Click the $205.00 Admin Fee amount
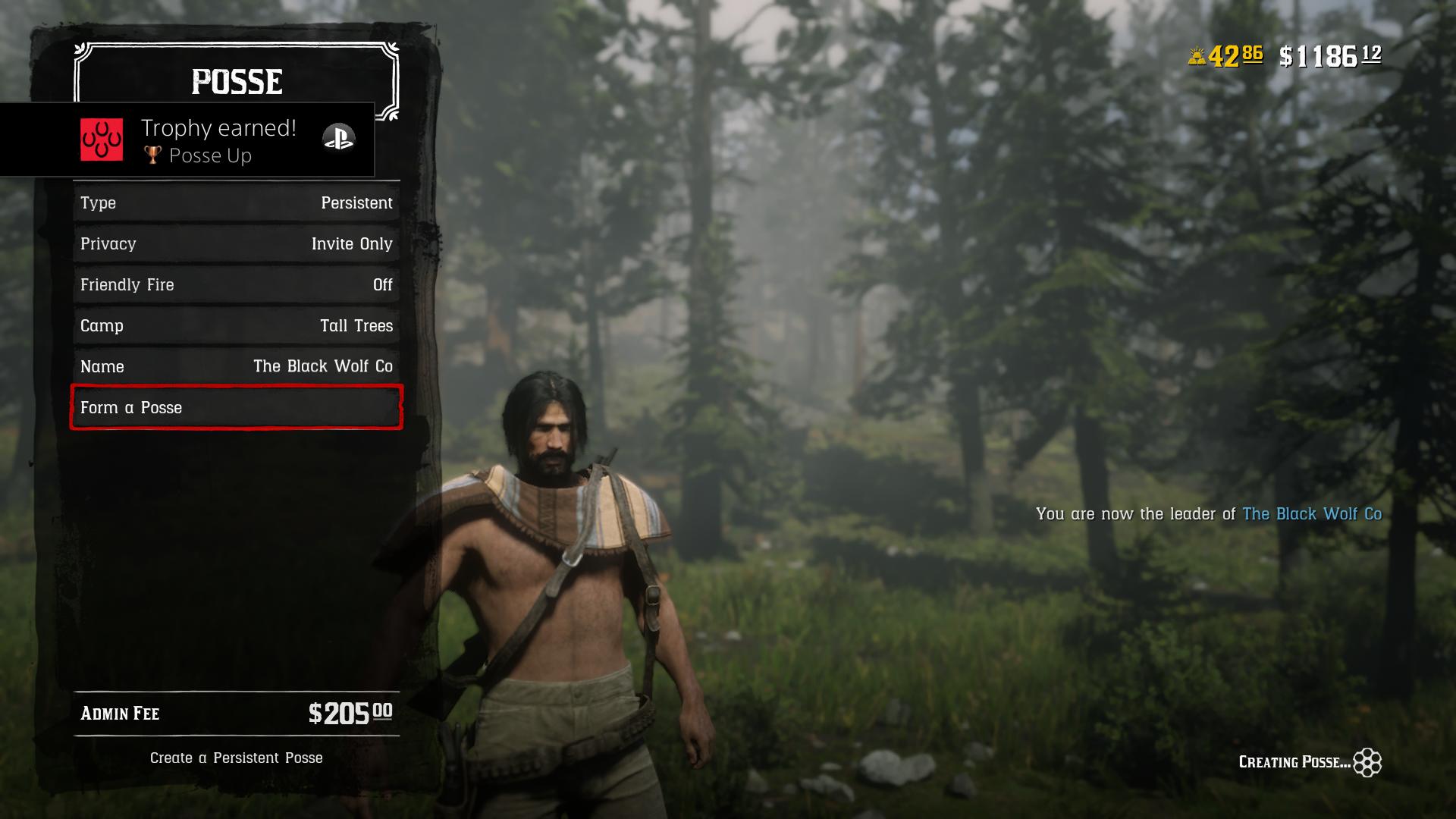The image size is (1456, 819). 353,714
